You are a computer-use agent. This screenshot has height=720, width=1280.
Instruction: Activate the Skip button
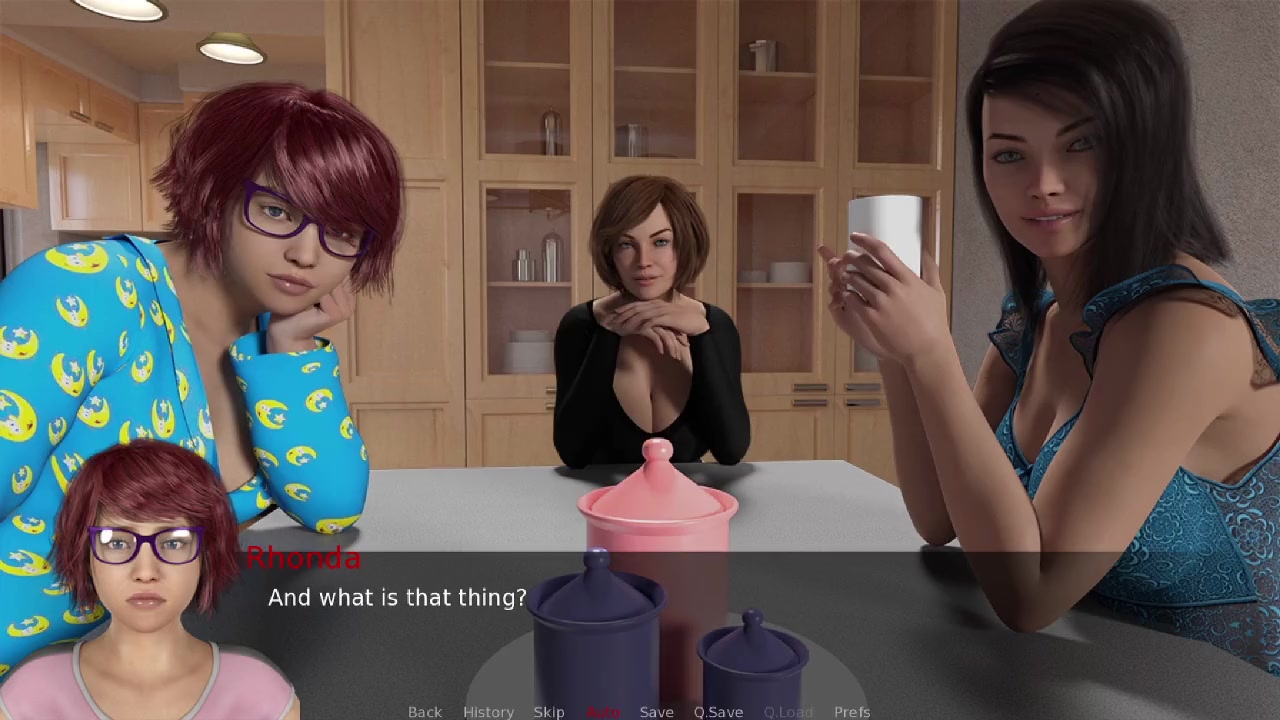549,711
